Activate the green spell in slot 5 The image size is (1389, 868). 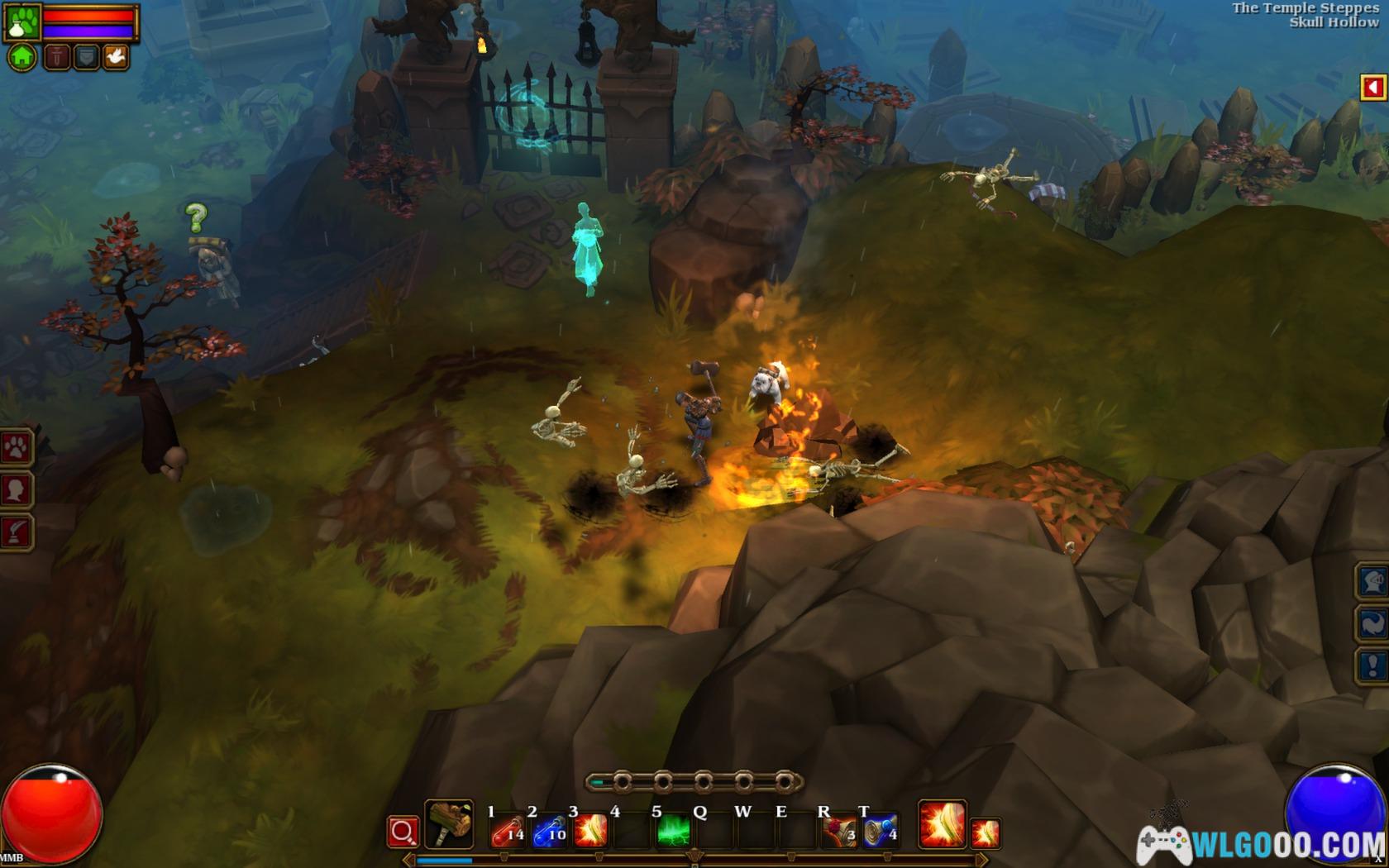point(674,831)
